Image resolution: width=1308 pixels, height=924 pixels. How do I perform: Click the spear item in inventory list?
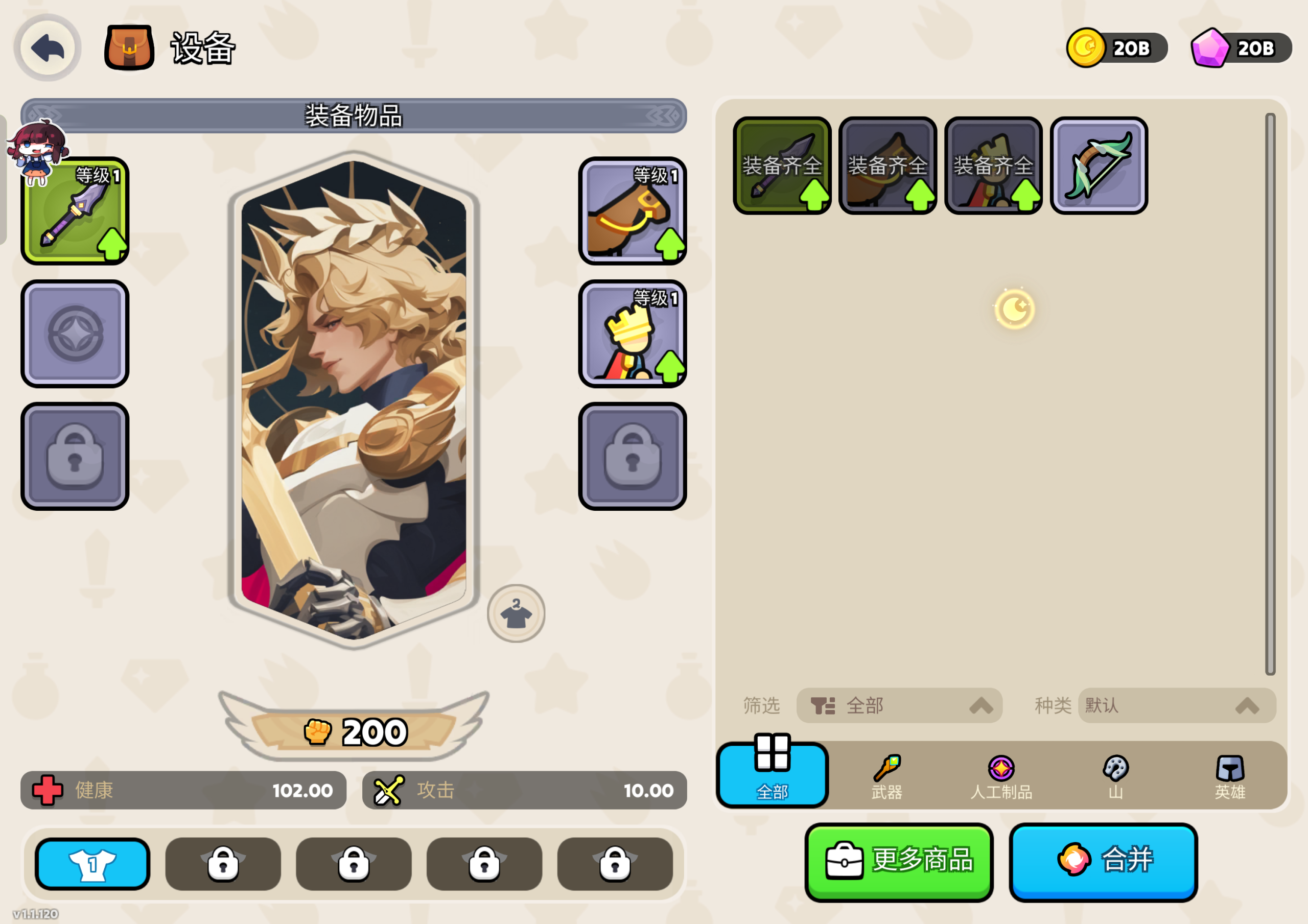[782, 166]
